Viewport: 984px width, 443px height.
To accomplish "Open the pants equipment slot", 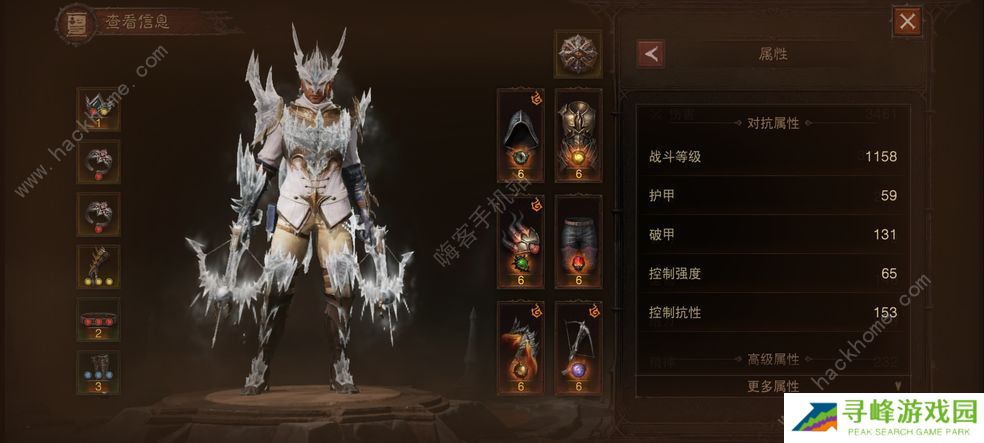I will 579,238.
